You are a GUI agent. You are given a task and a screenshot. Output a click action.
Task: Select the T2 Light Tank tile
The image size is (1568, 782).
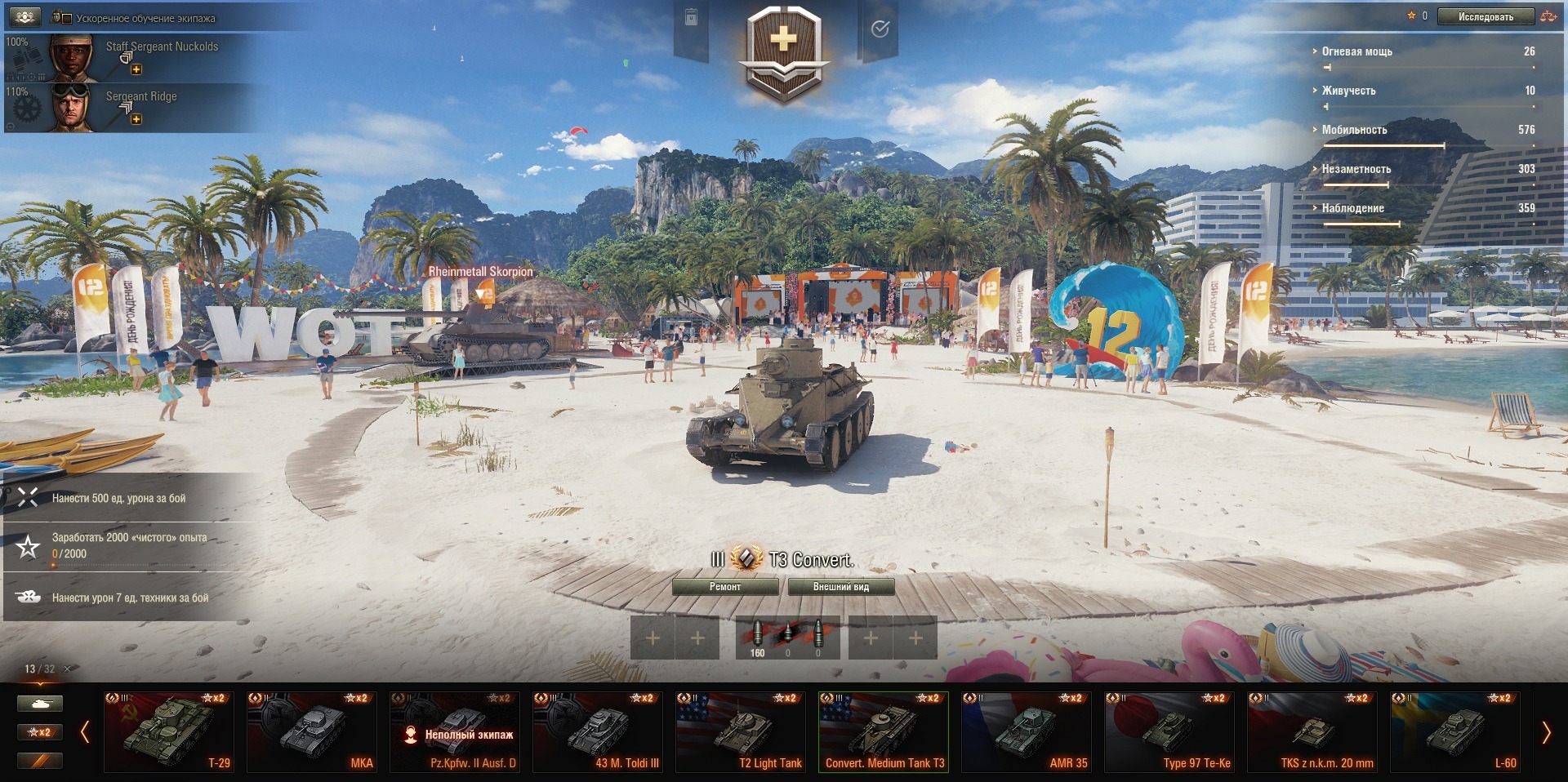741,731
